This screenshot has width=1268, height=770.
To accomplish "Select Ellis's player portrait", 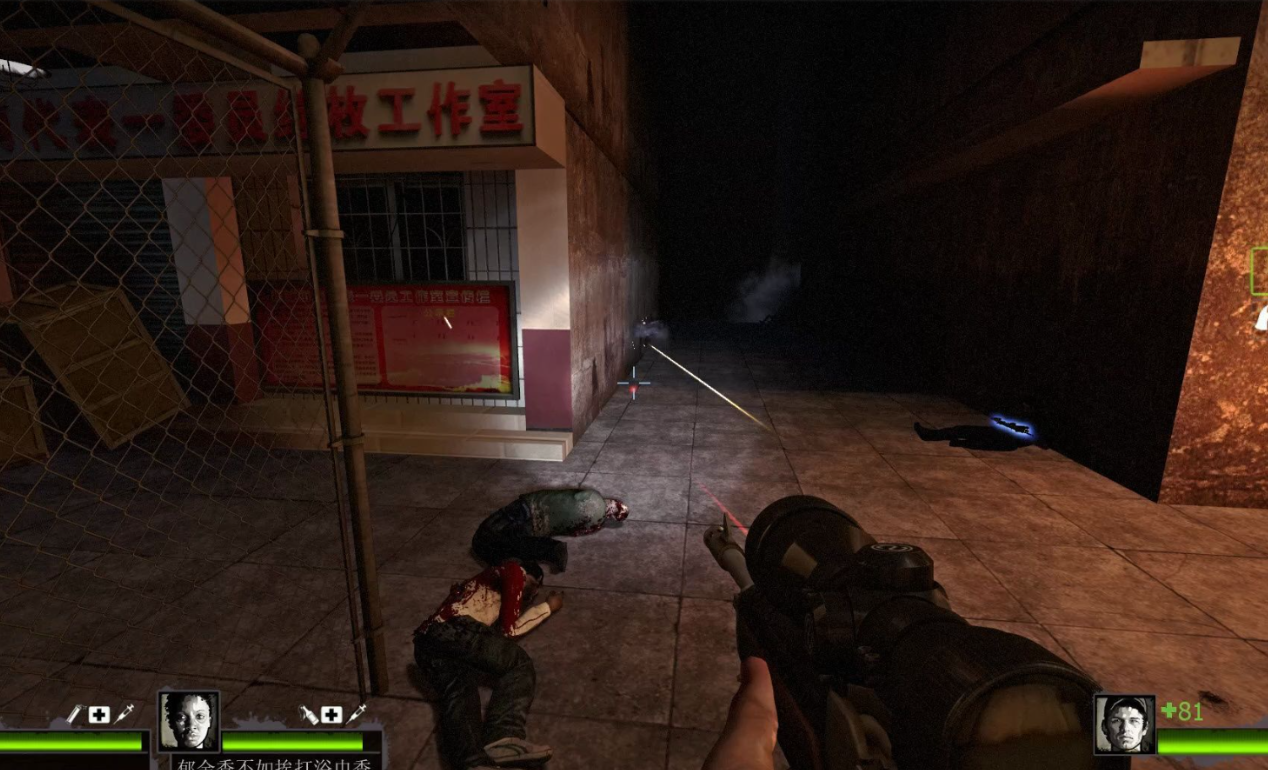I will tap(1124, 724).
